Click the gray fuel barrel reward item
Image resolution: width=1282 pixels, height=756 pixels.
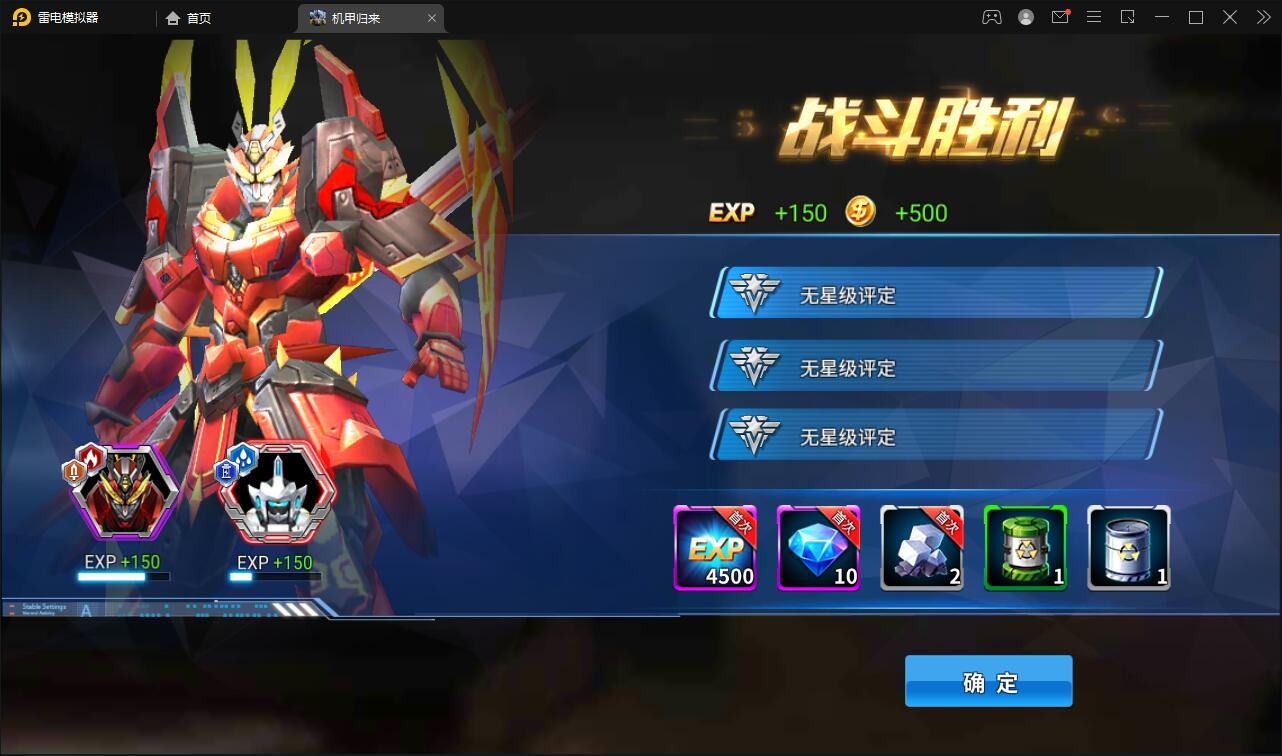1129,548
